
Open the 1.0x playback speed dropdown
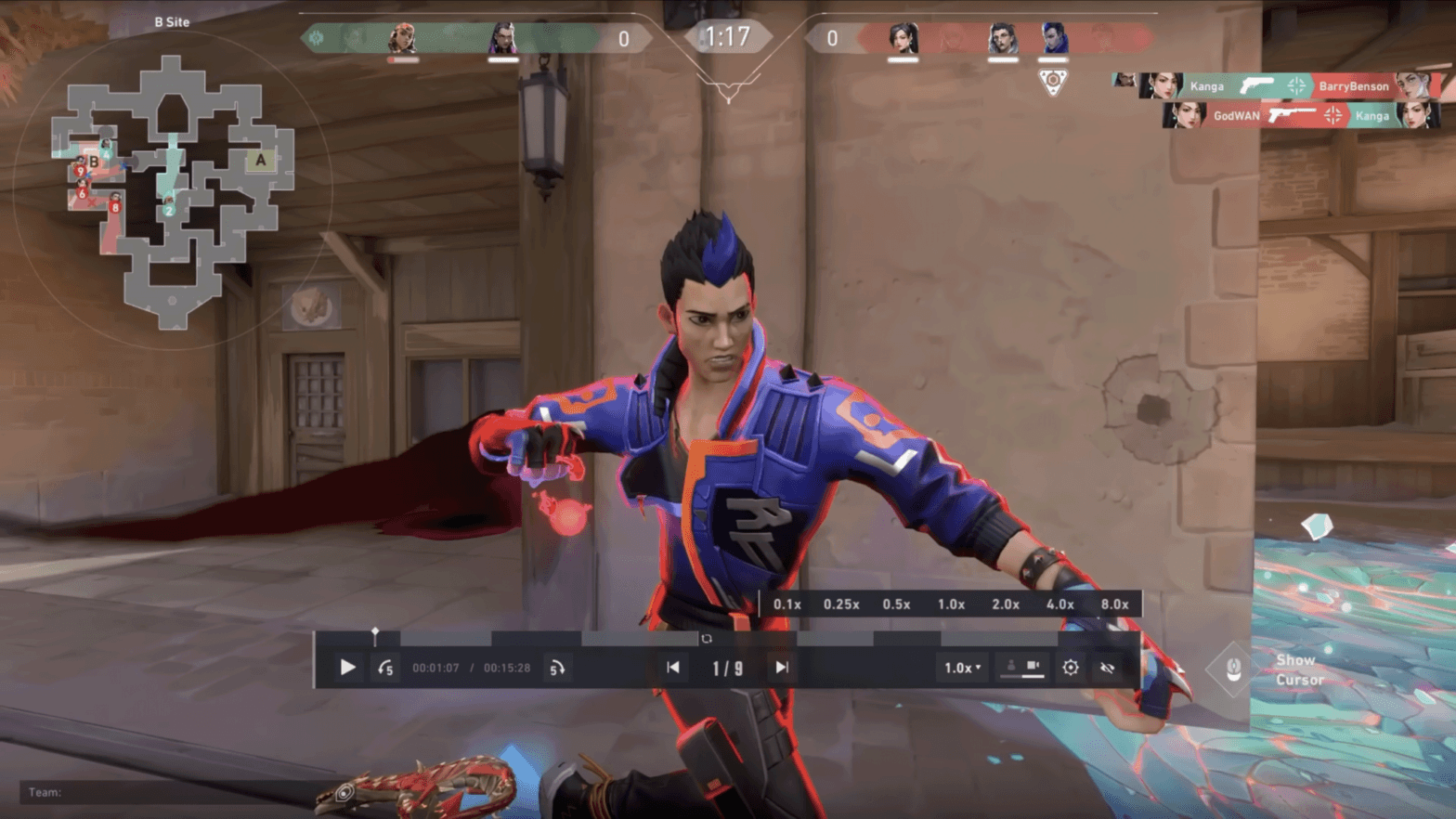coord(962,668)
